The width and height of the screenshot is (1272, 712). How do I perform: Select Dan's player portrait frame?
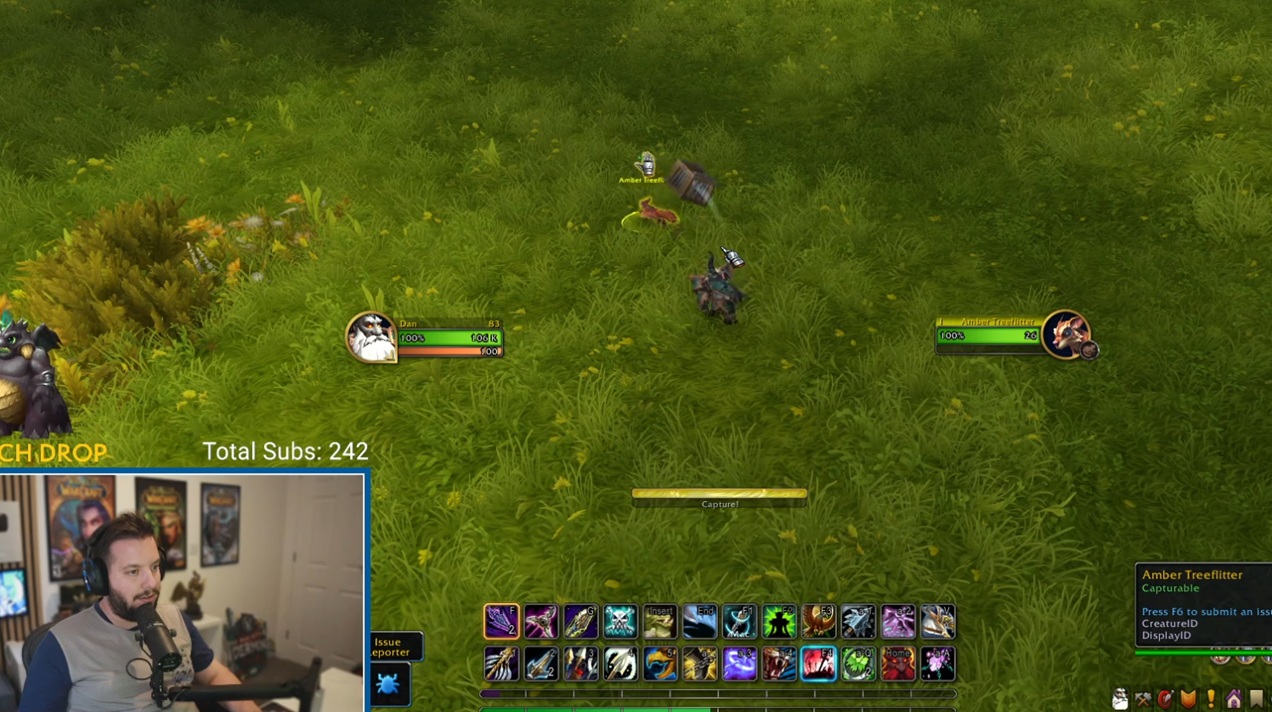371,337
